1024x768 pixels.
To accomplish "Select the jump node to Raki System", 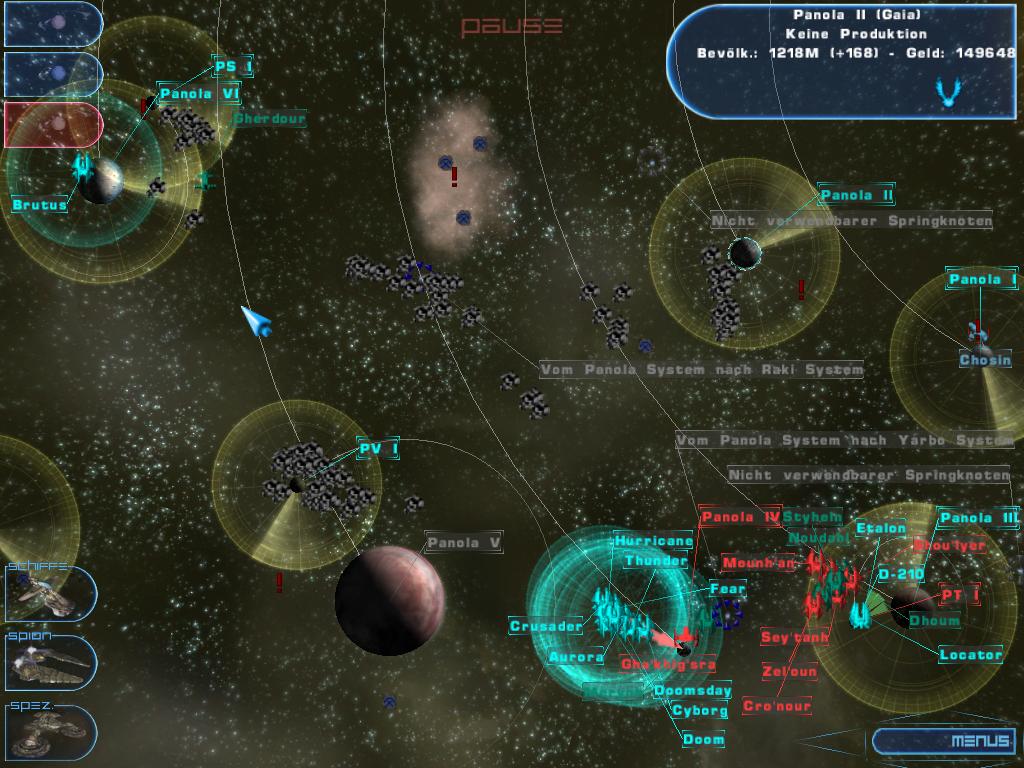I will click(701, 370).
